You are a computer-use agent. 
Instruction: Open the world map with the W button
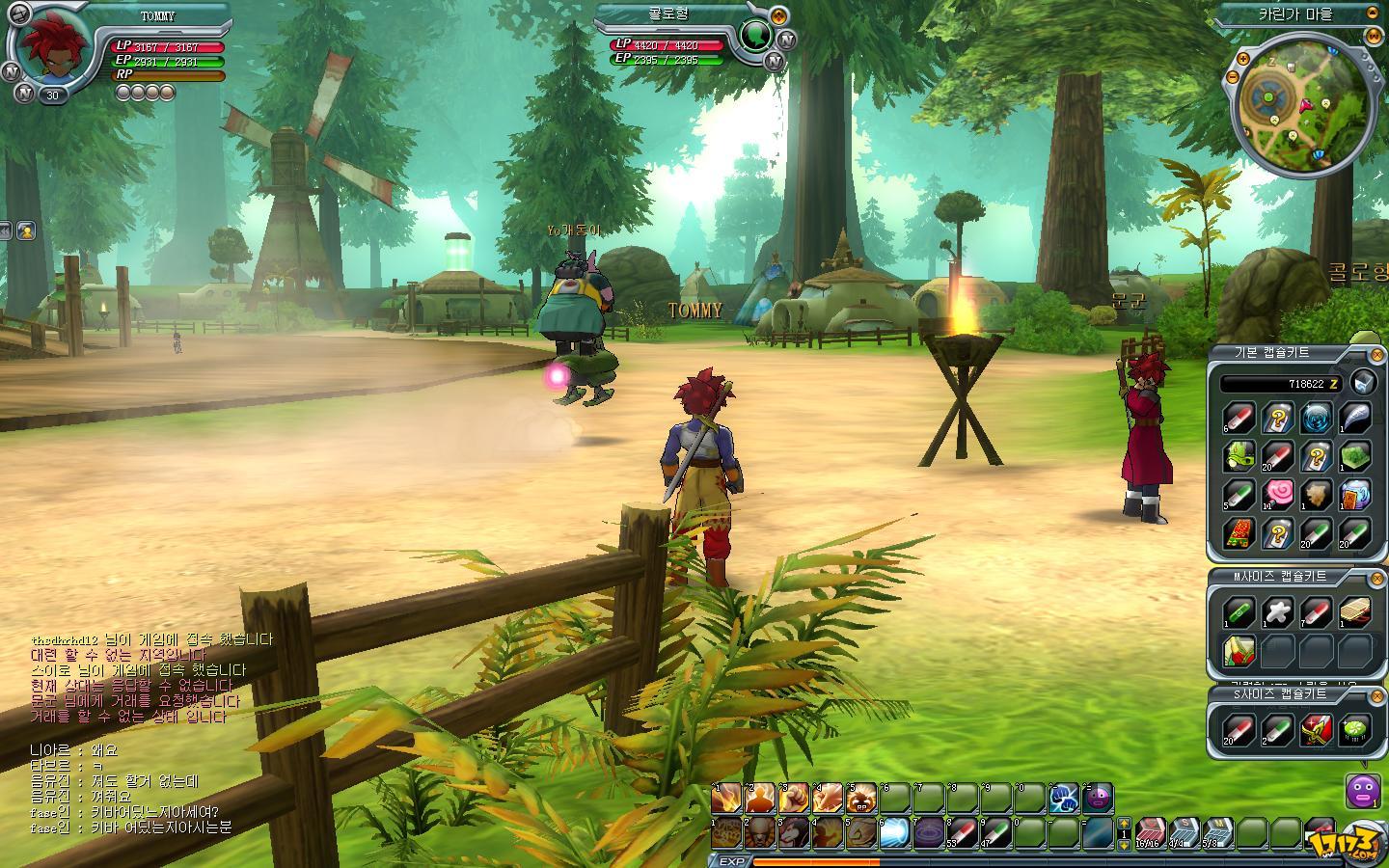click(1374, 36)
